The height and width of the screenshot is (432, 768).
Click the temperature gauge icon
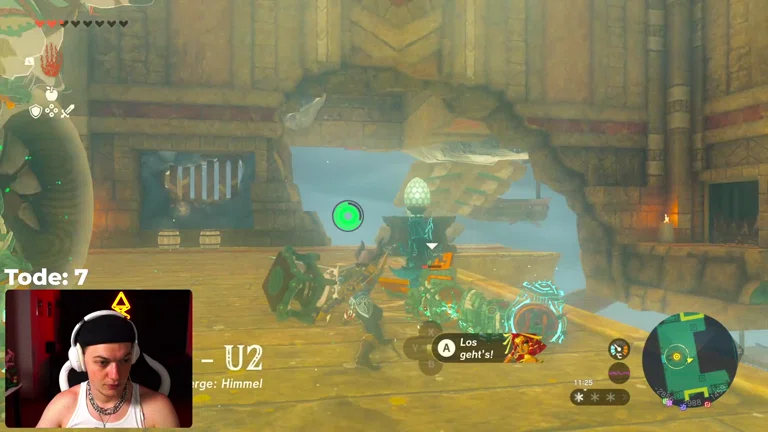coord(619,349)
